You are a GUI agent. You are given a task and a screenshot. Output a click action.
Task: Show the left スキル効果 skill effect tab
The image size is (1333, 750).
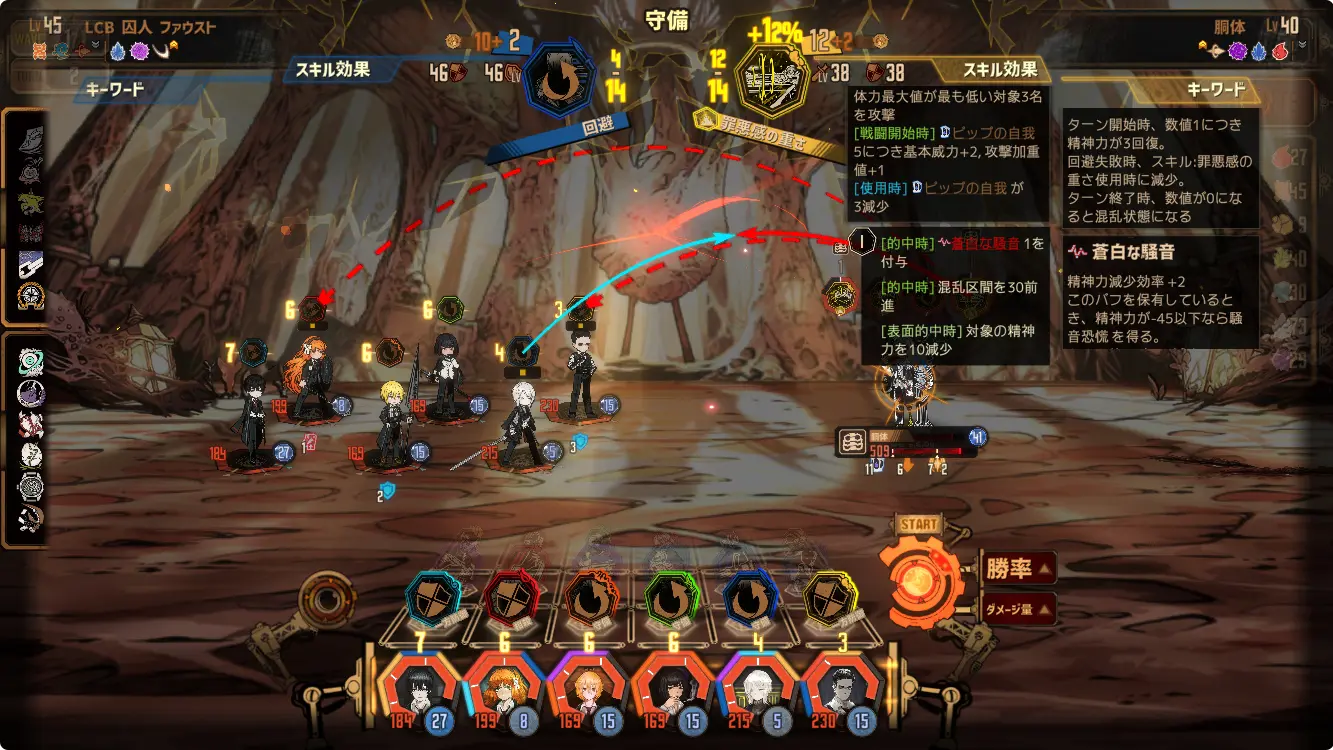point(333,69)
